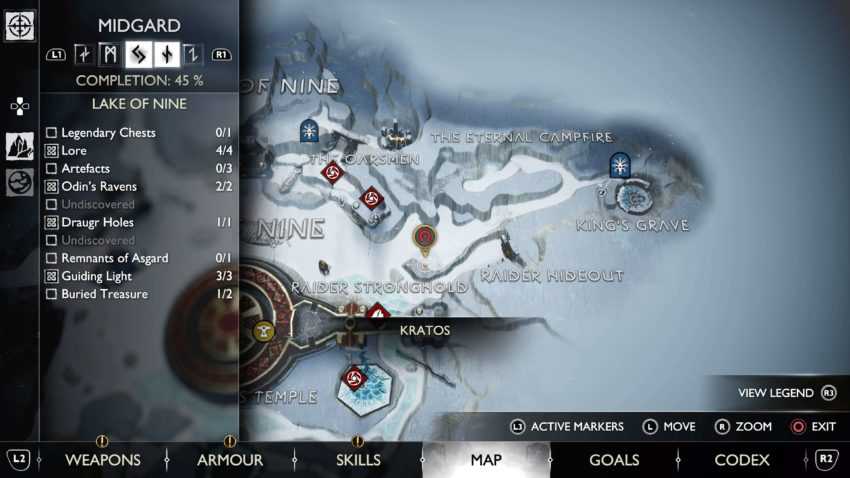Open the Armour tab
The width and height of the screenshot is (850, 478).
(229, 460)
